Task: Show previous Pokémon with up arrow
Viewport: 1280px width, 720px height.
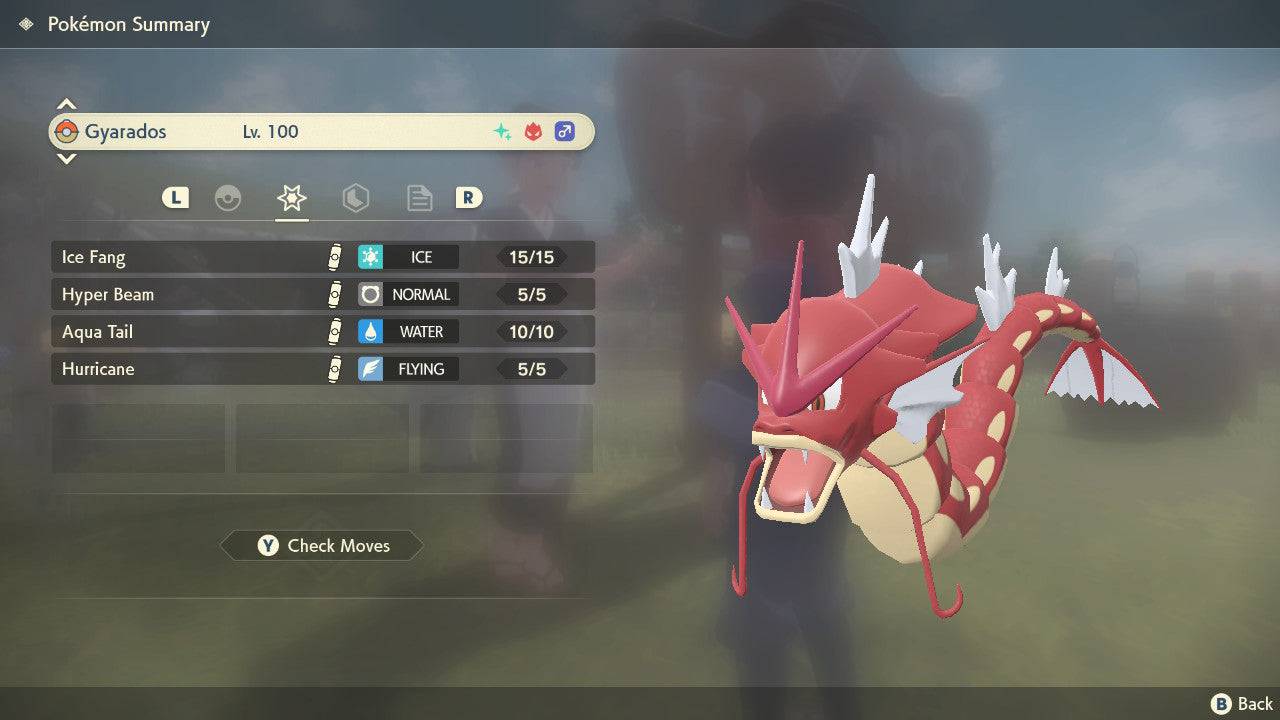Action: 66,104
